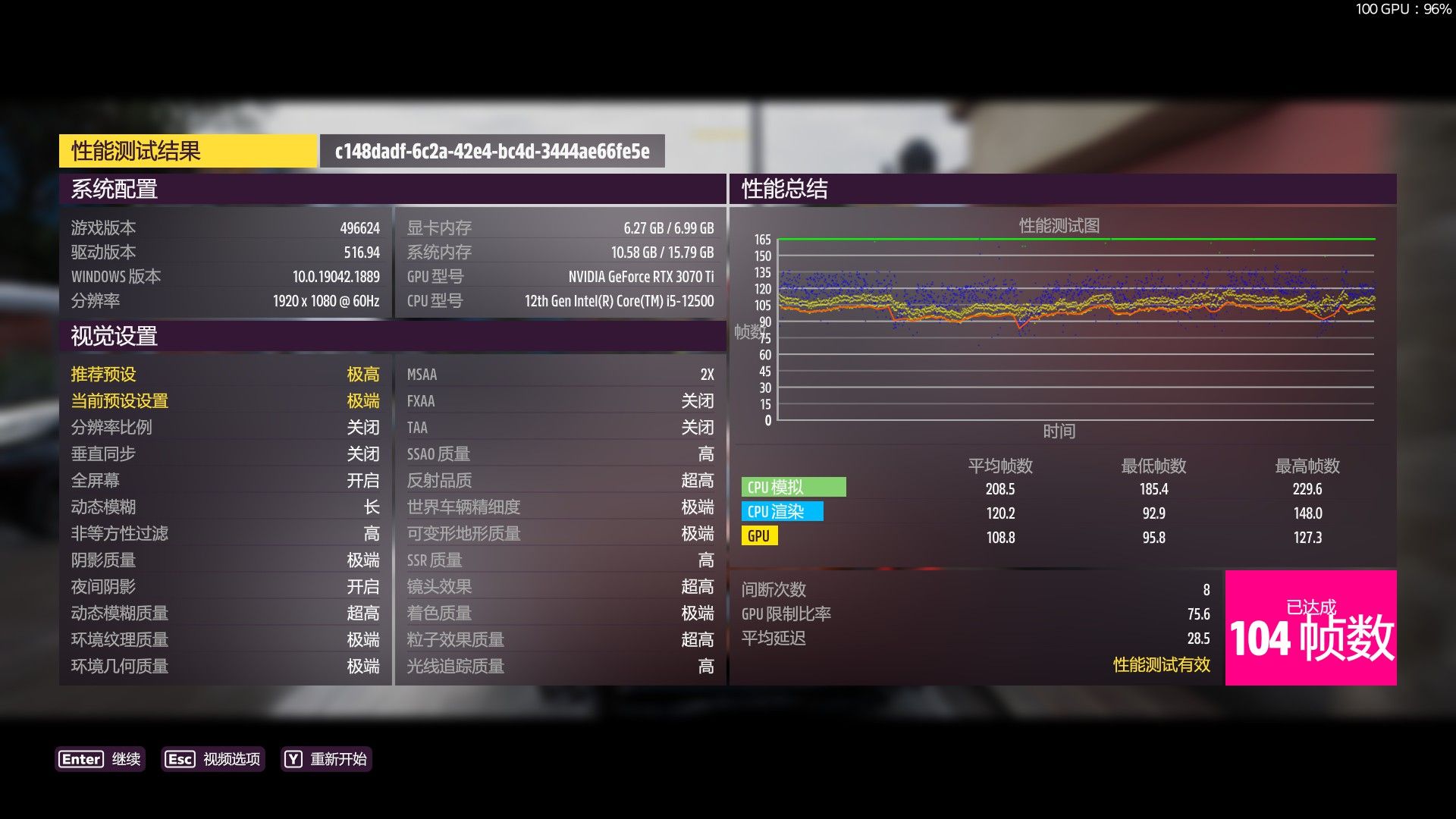Select the benchmark ID c148dadf-6c2a-42e4-bc4d-3444ae66fe5e

491,151
